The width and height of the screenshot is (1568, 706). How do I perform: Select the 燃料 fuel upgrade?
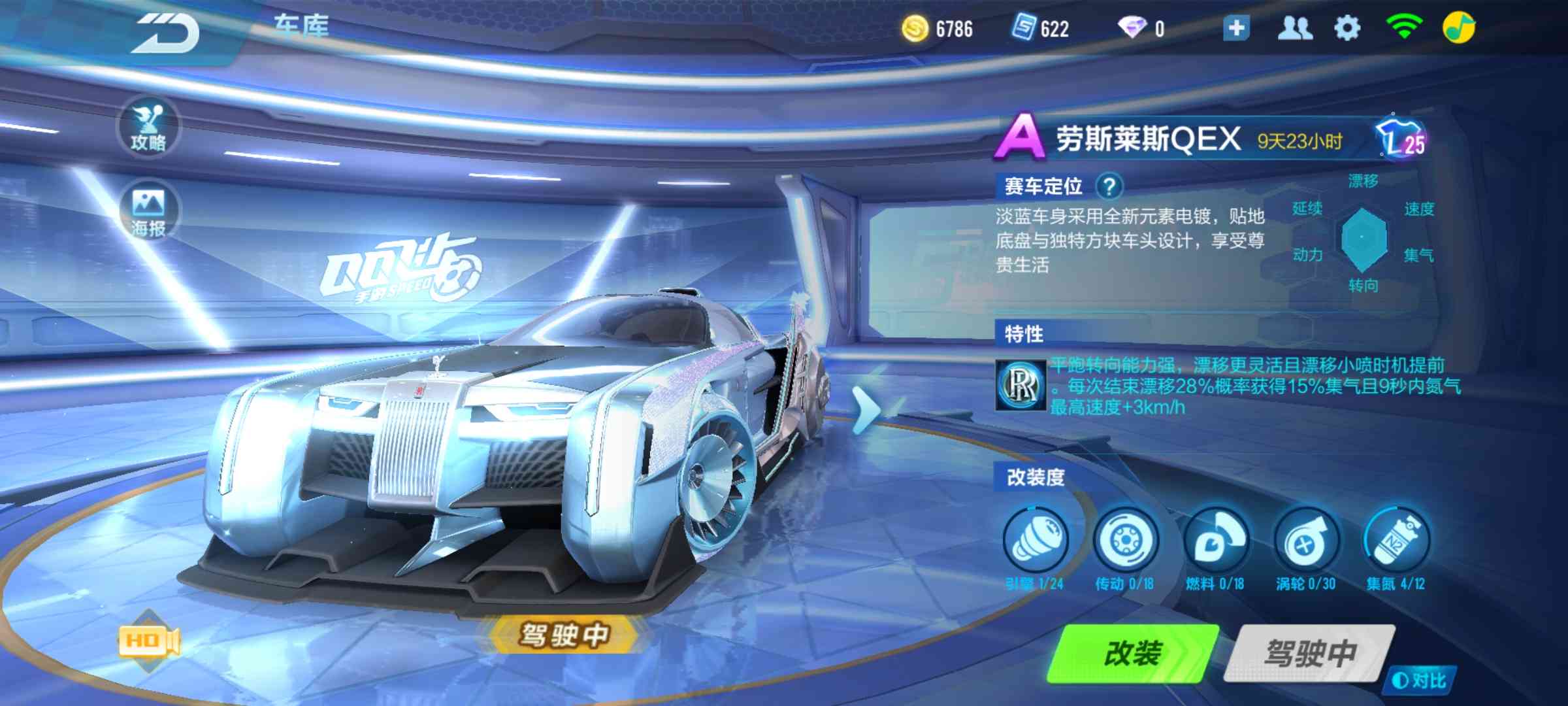pos(1215,542)
